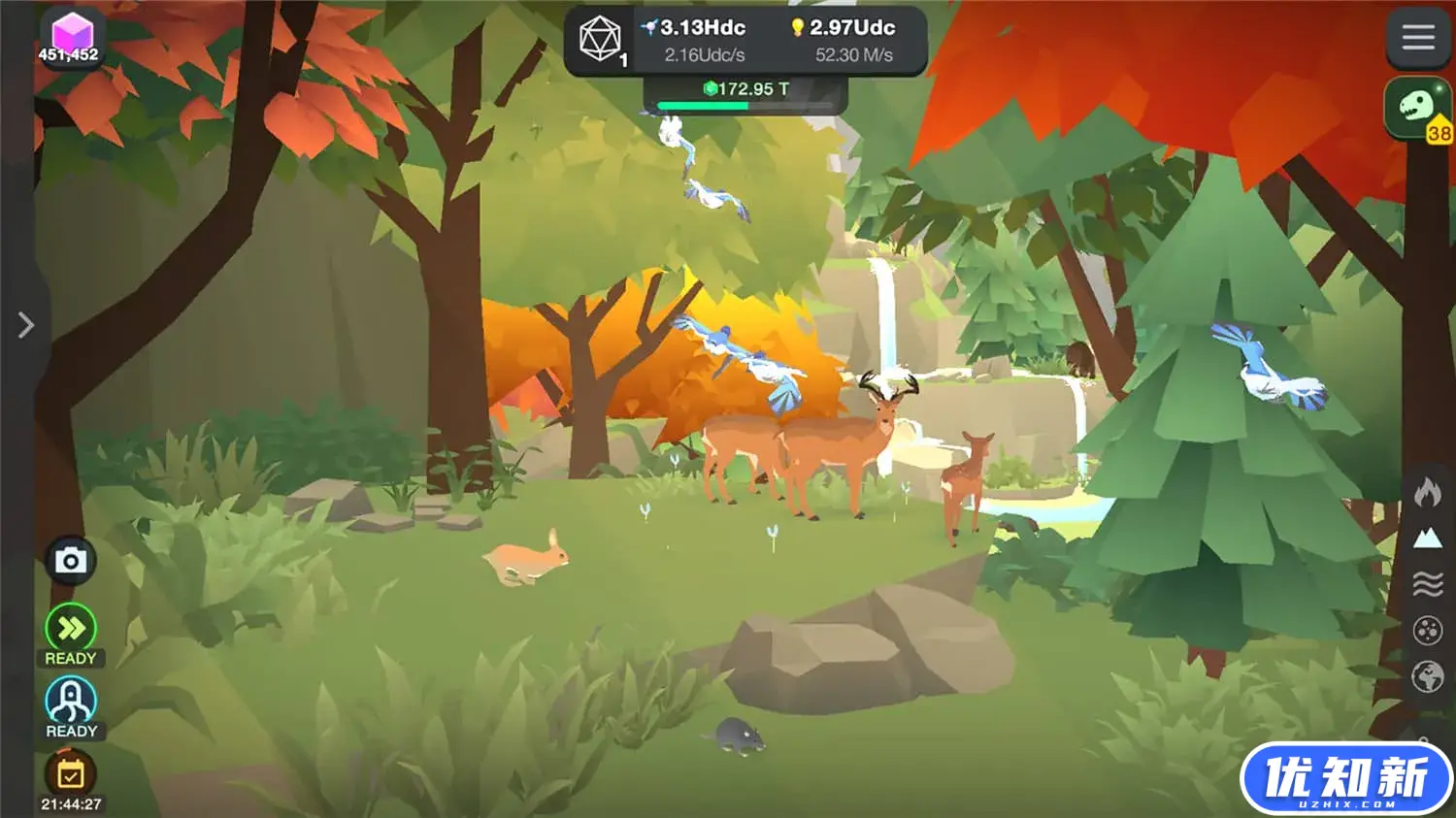Take a photo with the camera button
The image size is (1456, 818).
tap(70, 561)
